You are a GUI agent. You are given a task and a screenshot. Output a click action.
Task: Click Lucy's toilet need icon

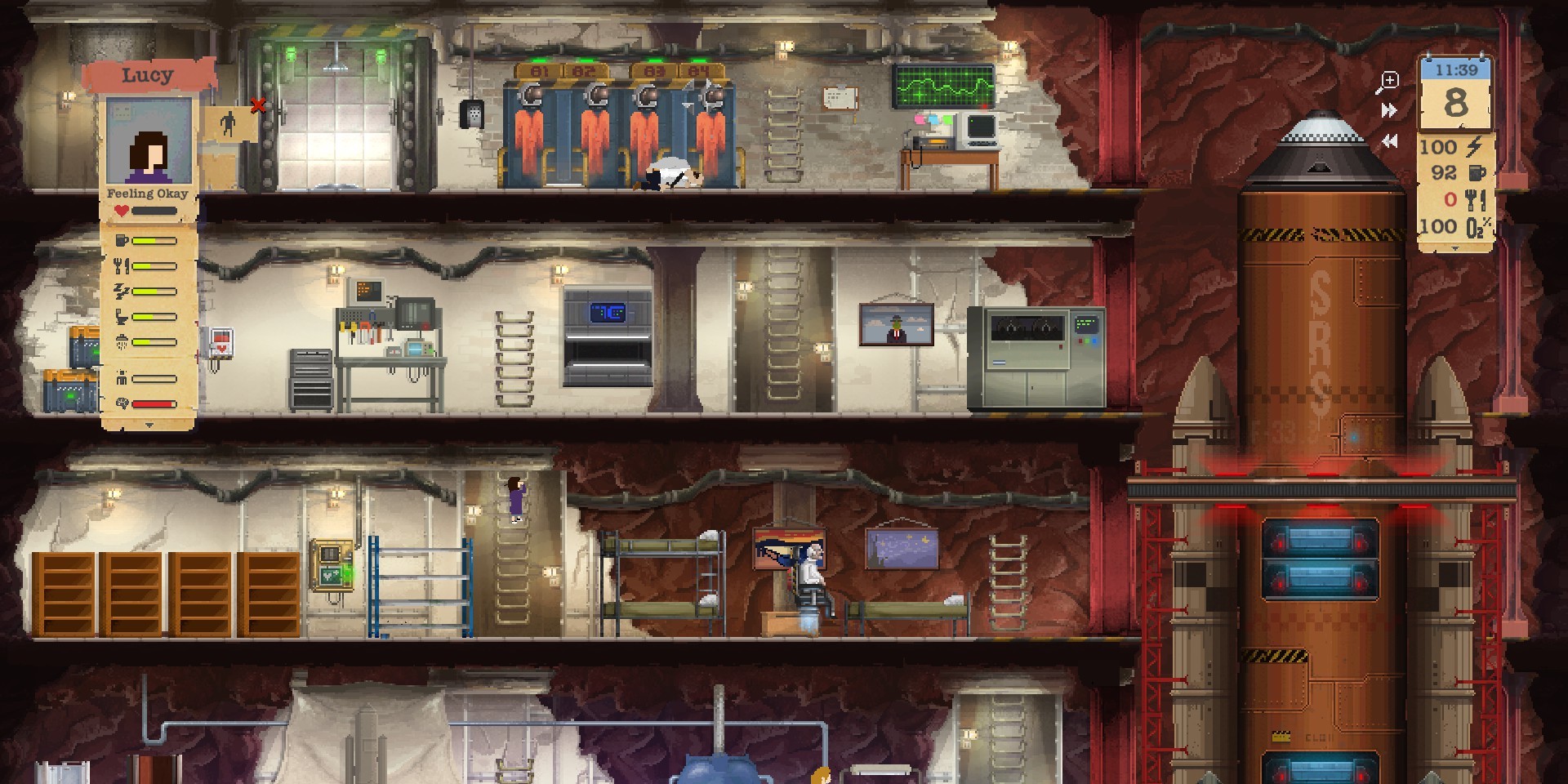point(122,315)
